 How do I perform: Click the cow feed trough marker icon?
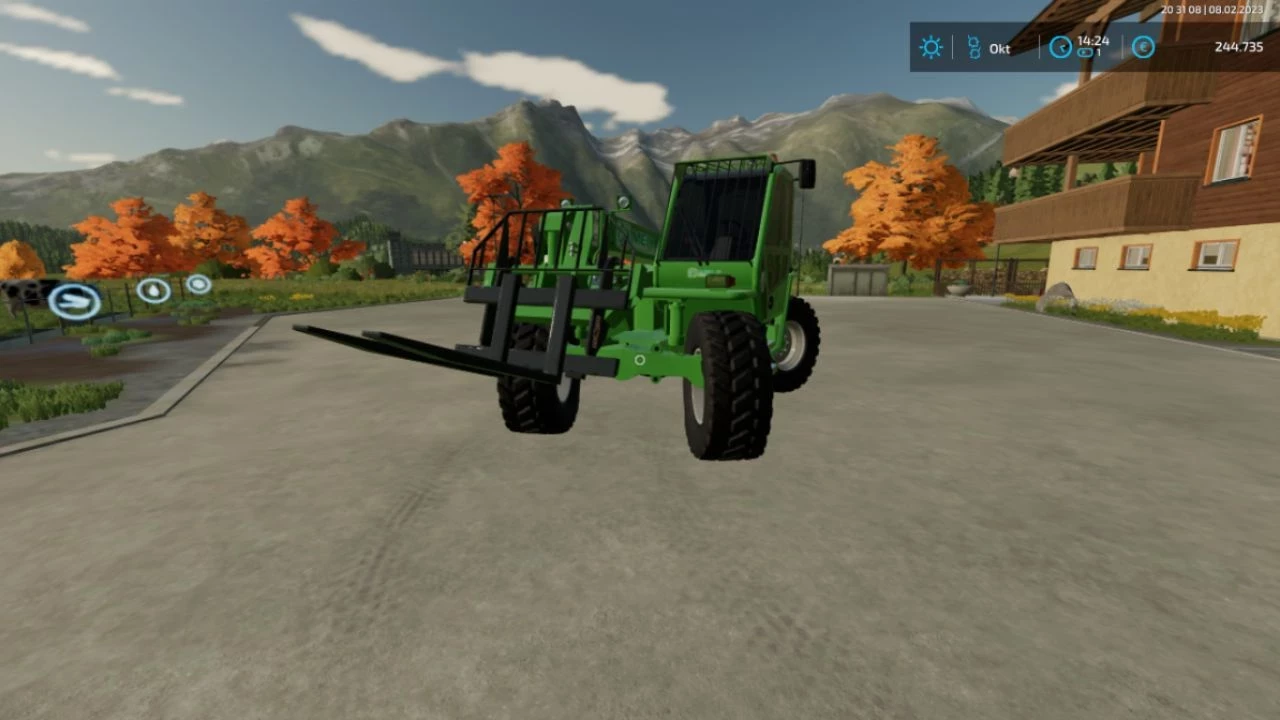(75, 300)
